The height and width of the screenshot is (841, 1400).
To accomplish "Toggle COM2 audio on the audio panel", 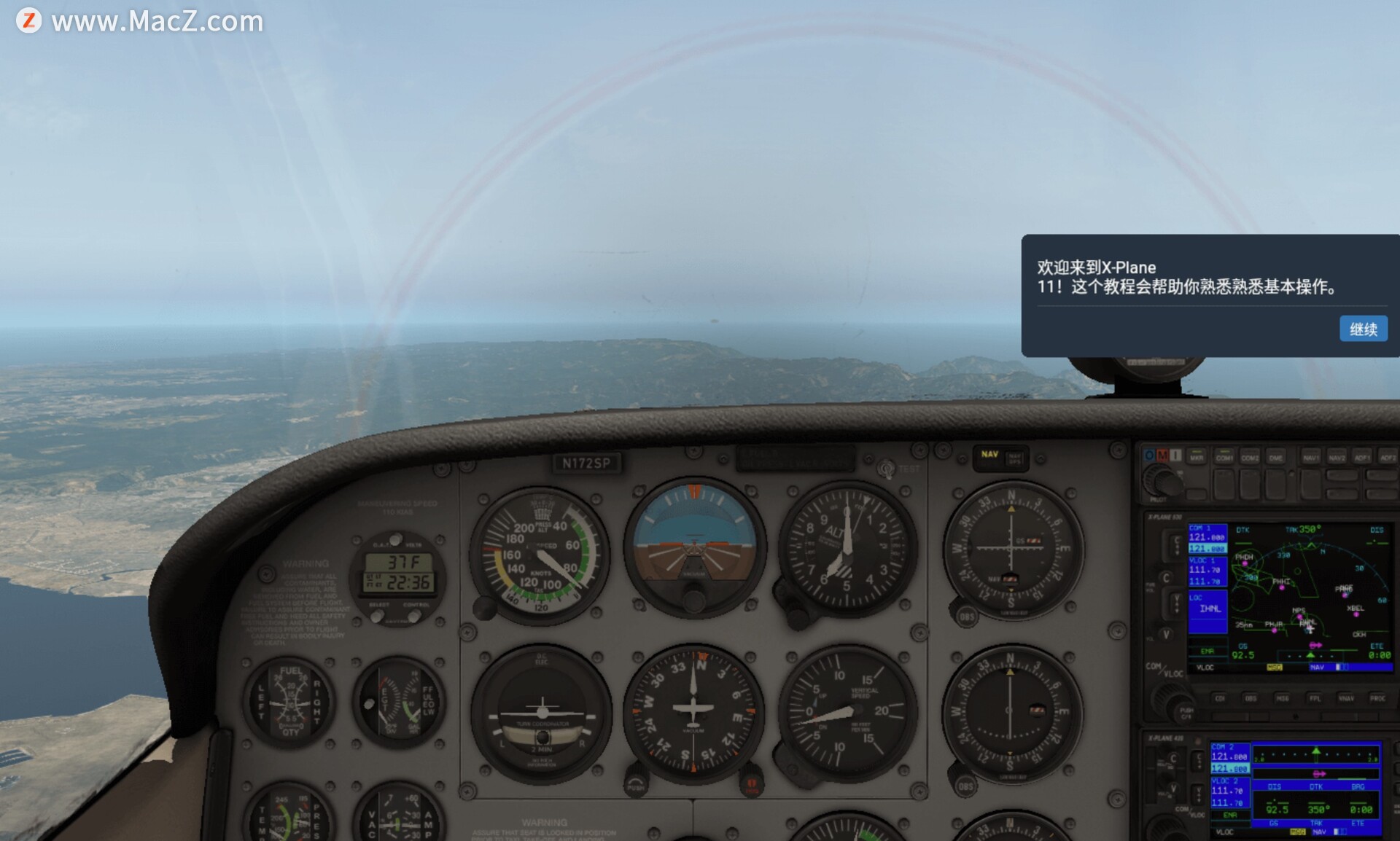I will [1250, 457].
